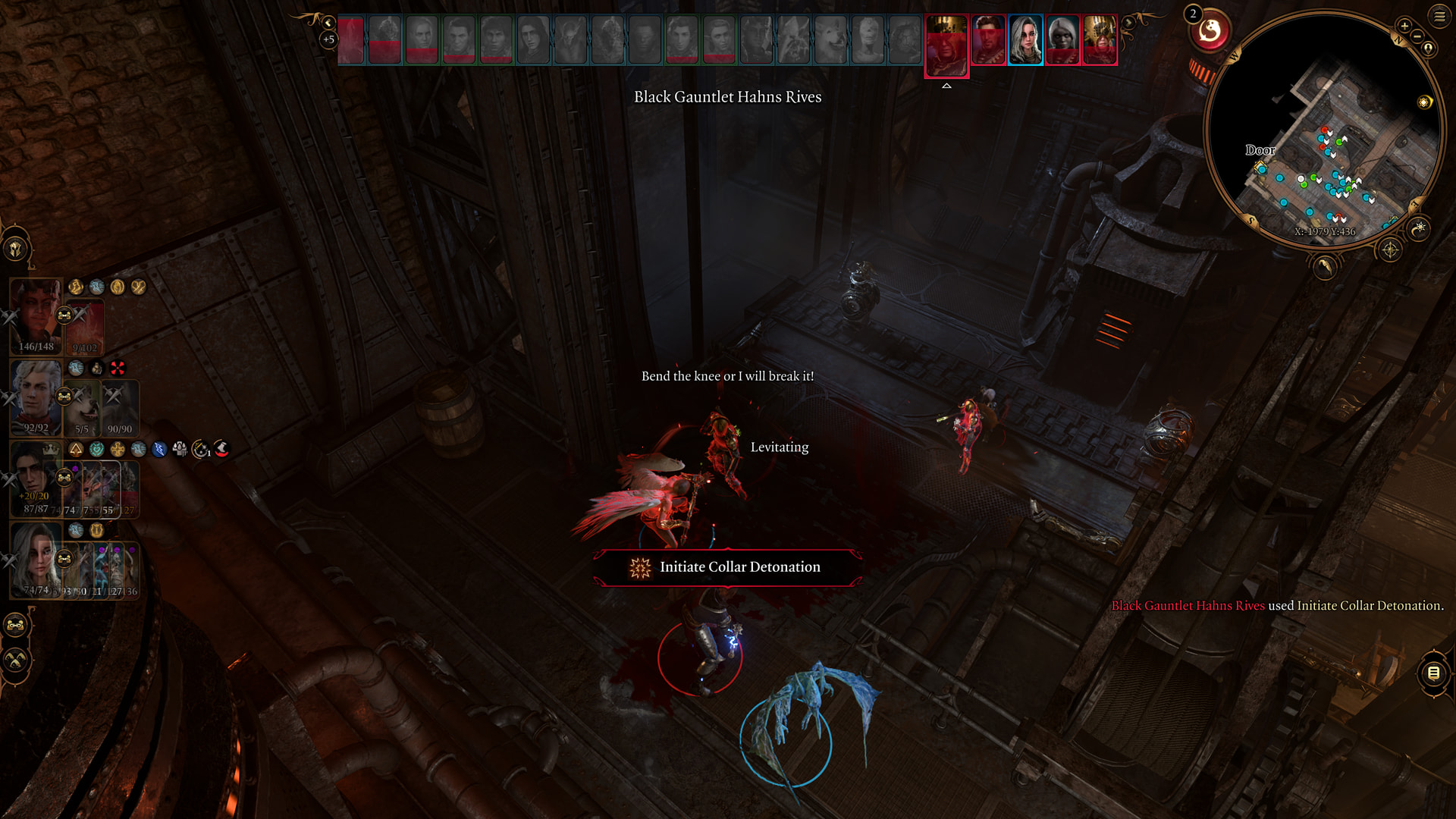Select the white dog summon portrait
1456x819 pixels.
pyautogui.click(x=83, y=408)
